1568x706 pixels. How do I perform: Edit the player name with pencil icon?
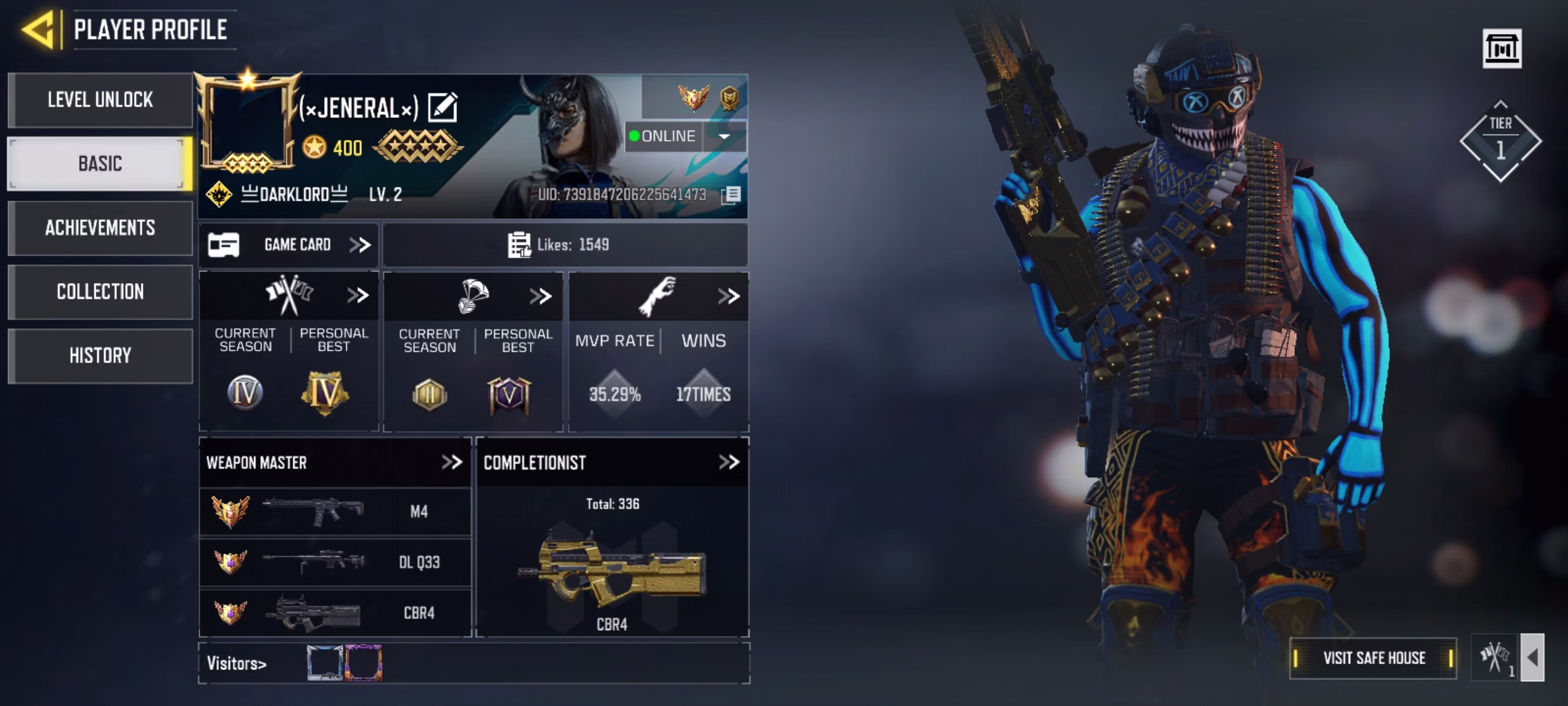[443, 108]
